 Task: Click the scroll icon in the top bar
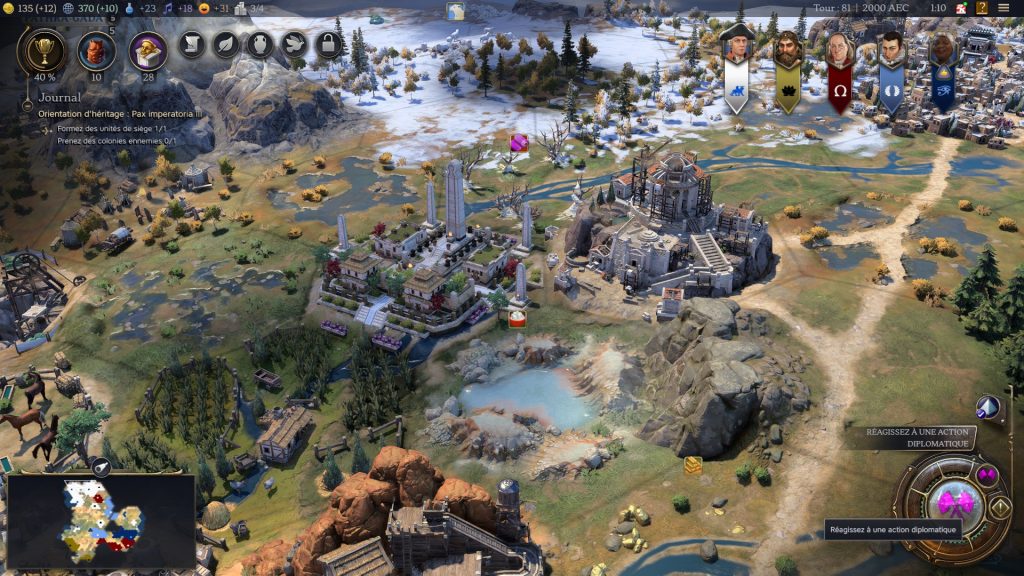192,44
